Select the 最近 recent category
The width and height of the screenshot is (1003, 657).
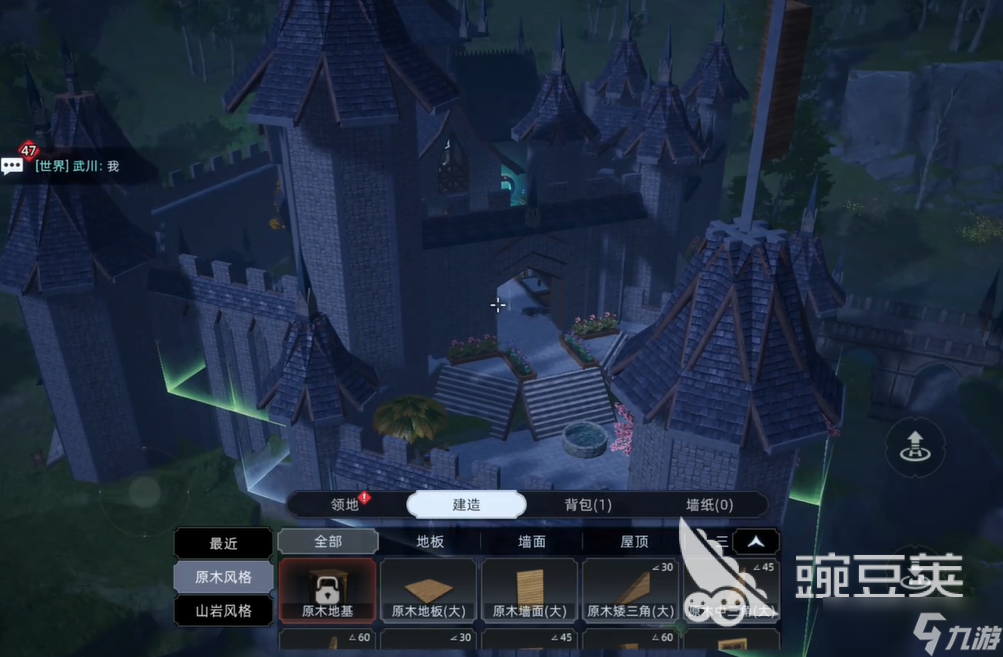(223, 544)
